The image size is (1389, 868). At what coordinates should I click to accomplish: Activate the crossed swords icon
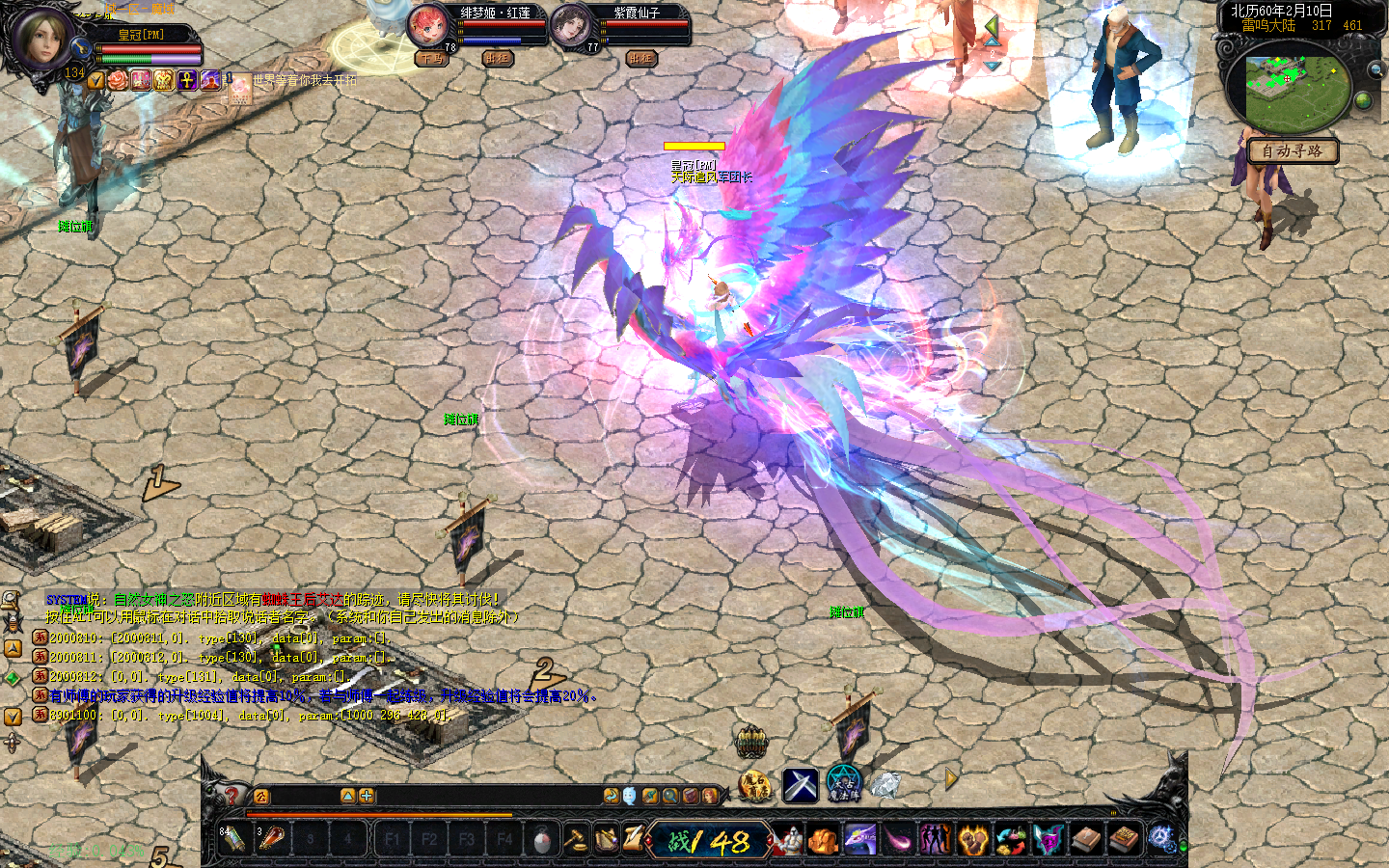tap(800, 785)
